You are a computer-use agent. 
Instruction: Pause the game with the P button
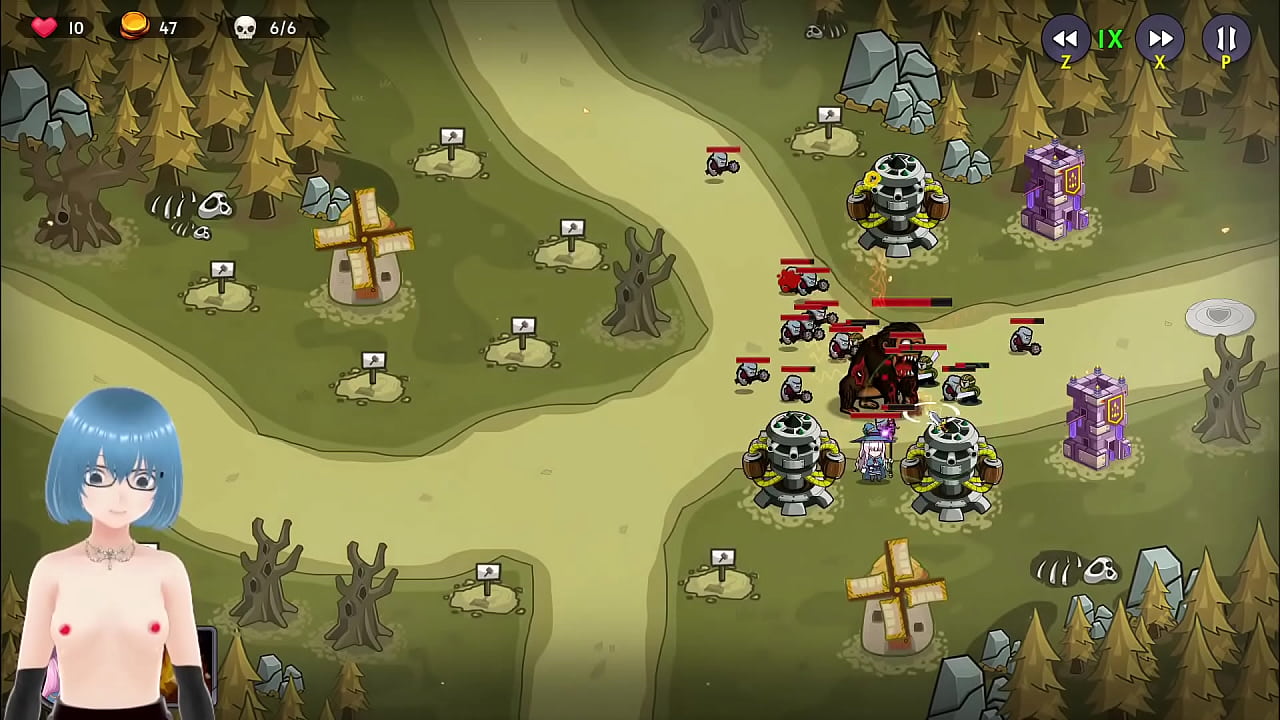point(1225,39)
